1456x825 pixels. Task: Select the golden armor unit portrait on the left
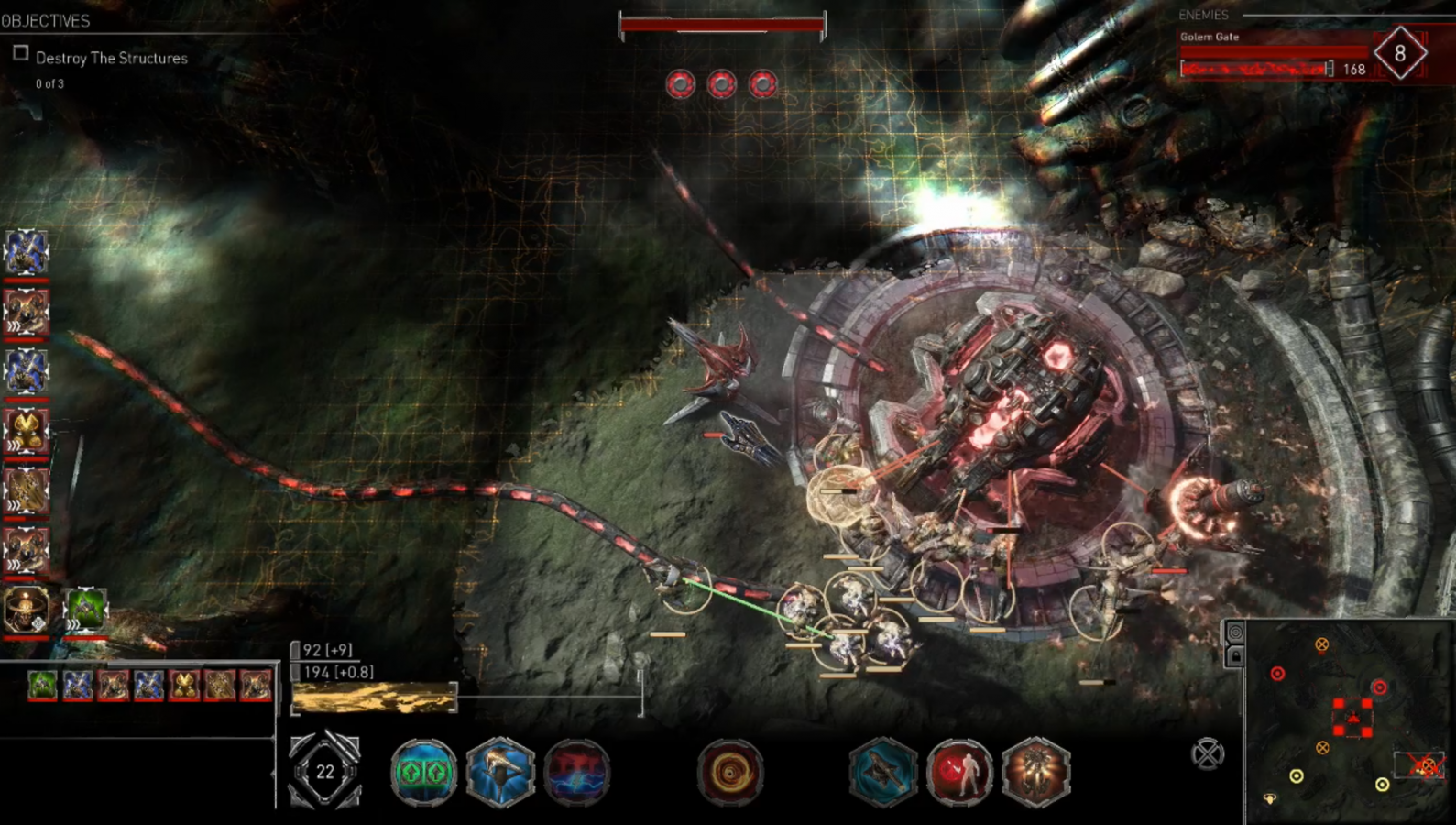[26, 430]
